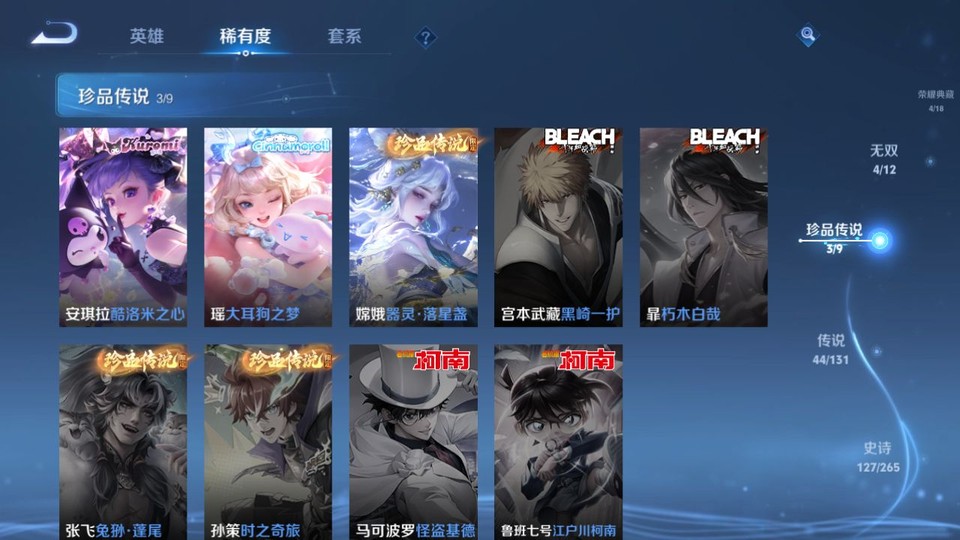Switch to the 英雄 tab

(x=146, y=36)
